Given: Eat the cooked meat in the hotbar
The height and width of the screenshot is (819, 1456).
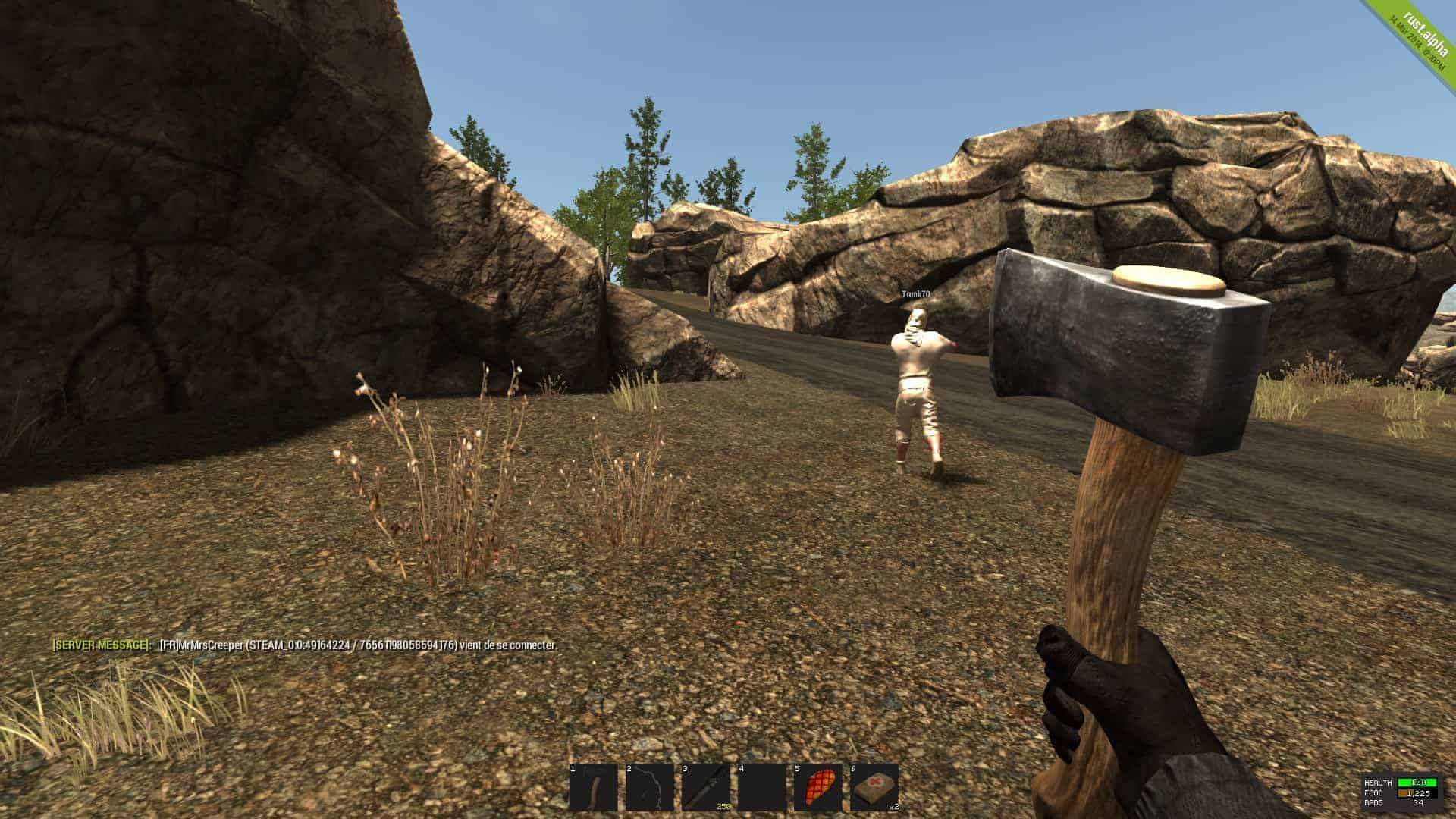Looking at the screenshot, I should (817, 787).
